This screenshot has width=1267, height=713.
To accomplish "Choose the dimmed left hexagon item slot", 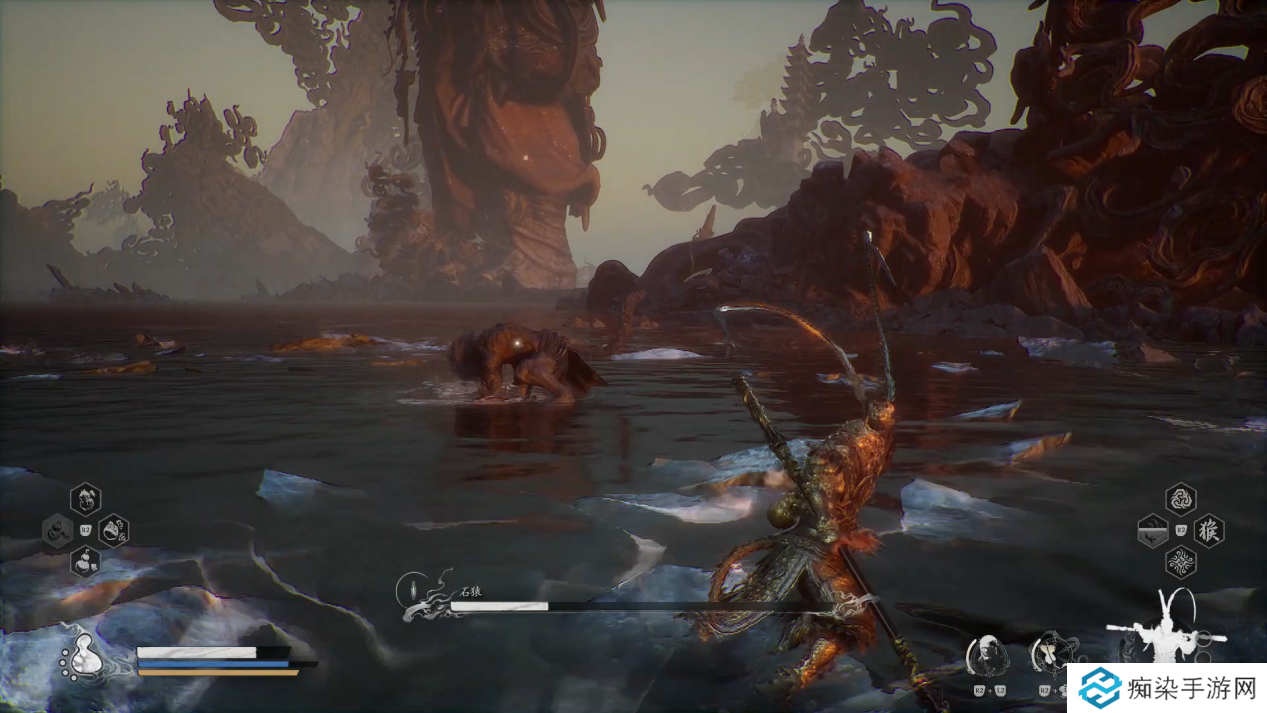I will point(57,530).
